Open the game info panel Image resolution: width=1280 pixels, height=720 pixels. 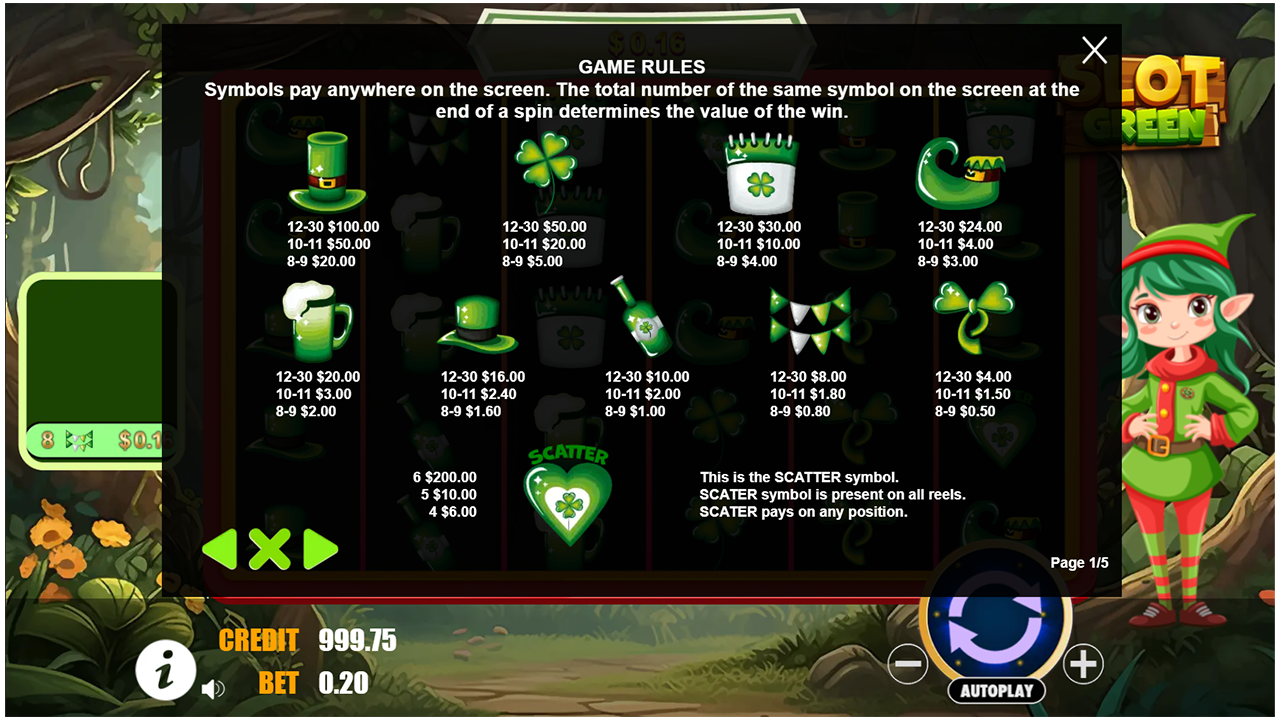coord(165,671)
